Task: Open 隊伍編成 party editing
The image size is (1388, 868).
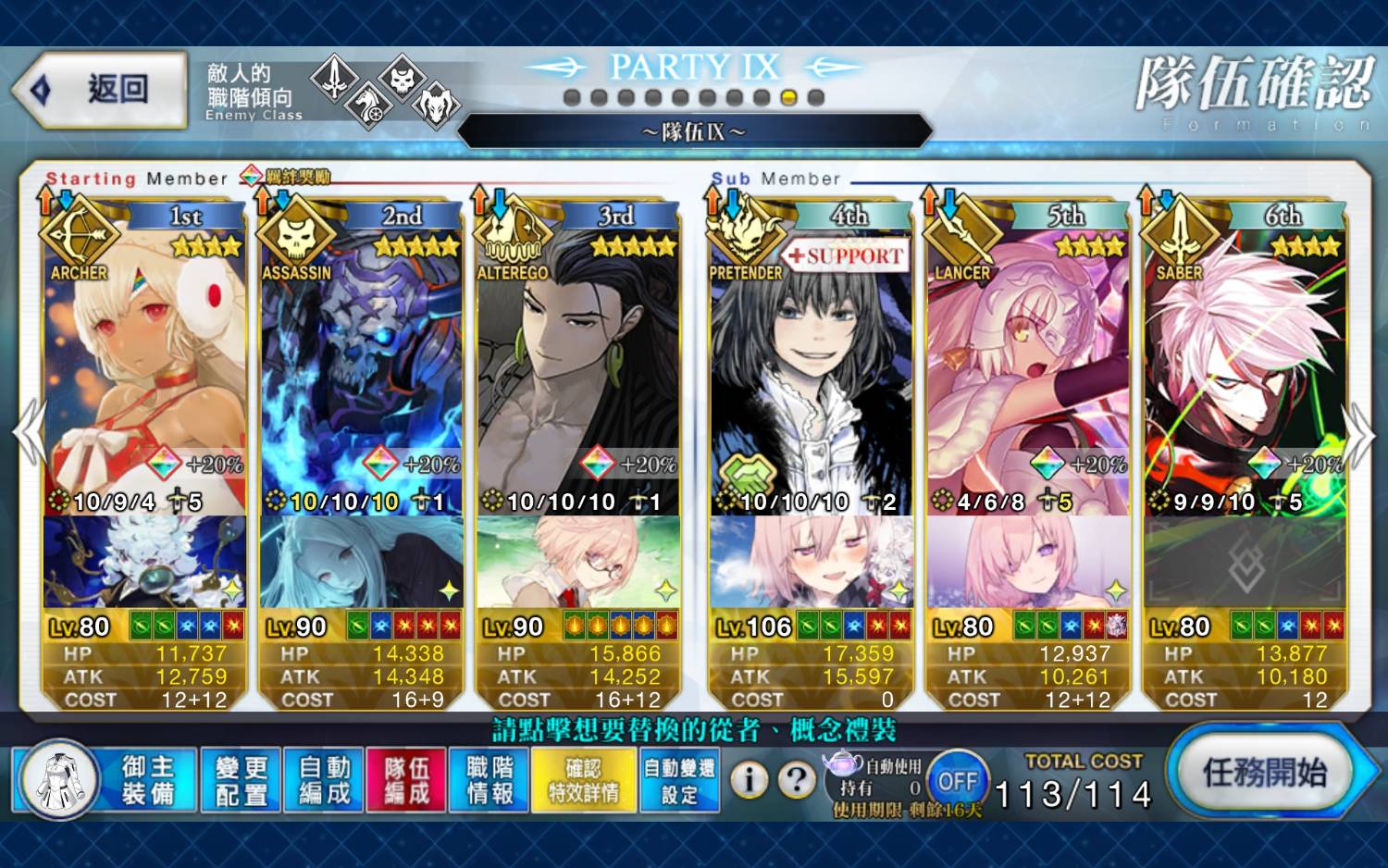Action: point(406,780)
